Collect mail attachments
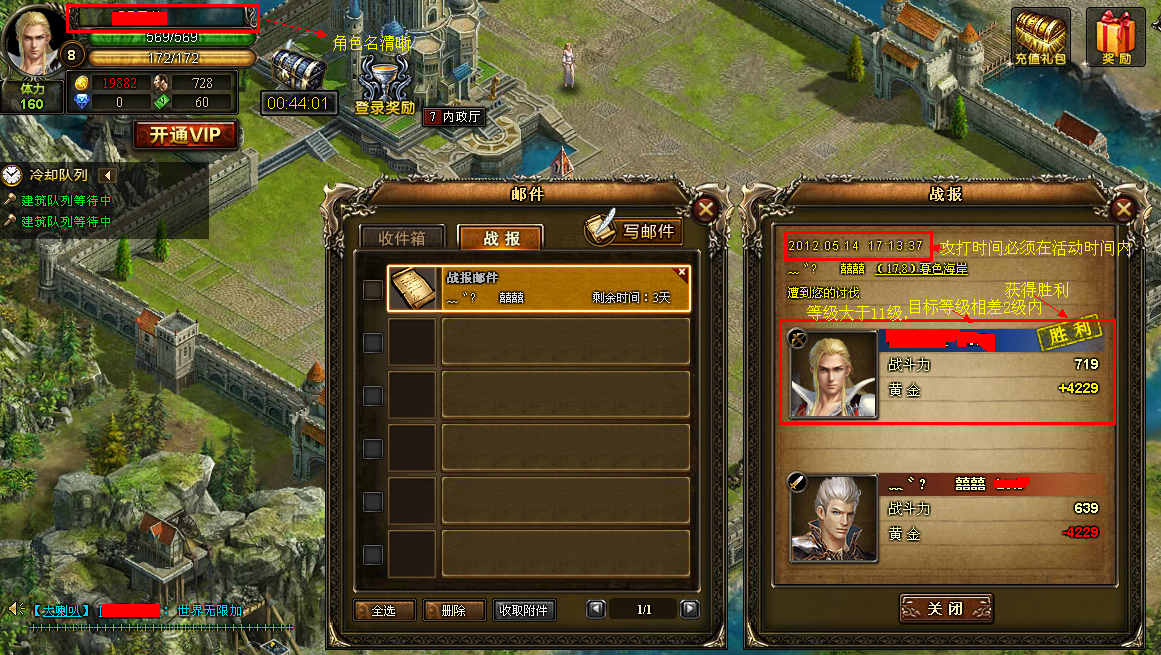 click(x=524, y=610)
